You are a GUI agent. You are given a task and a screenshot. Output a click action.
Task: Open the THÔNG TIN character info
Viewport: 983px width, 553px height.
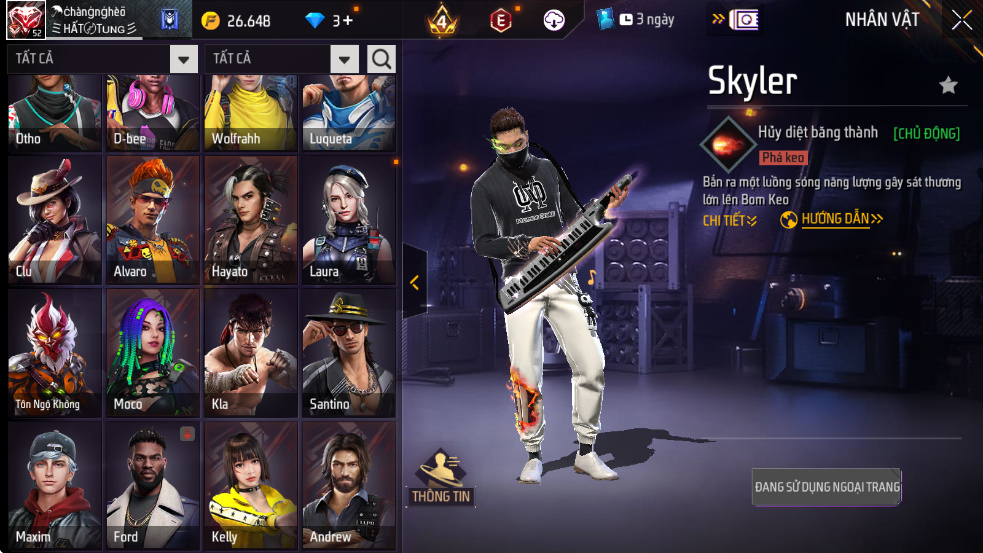pyautogui.click(x=441, y=477)
